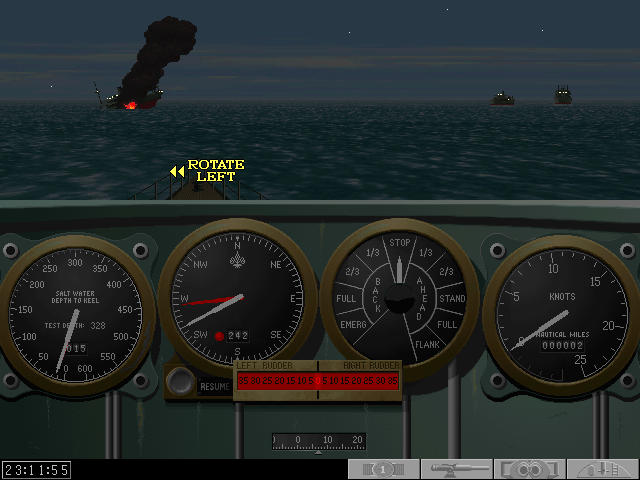Order Back Full on engine telegraph
Screen dimensions: 640x480
coord(346,298)
